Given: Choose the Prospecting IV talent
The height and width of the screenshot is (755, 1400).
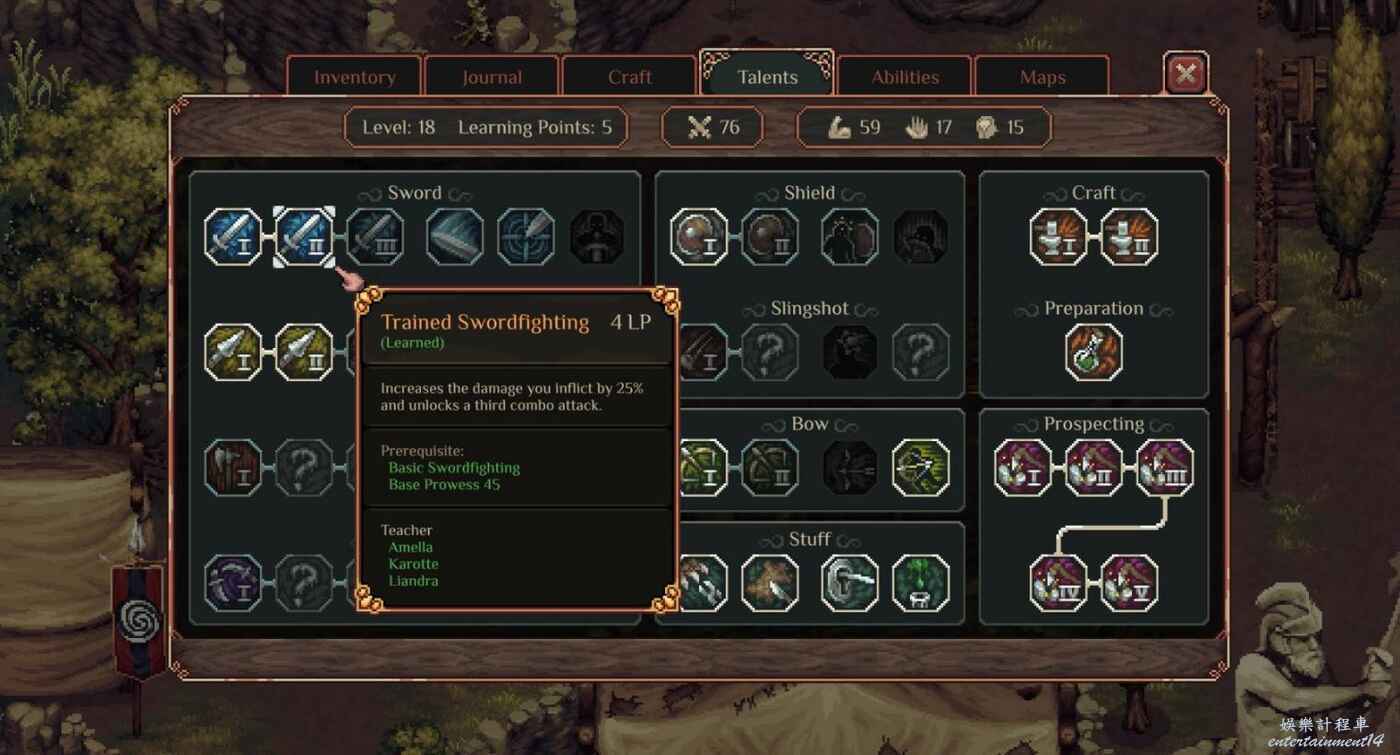Looking at the screenshot, I should tap(1058, 583).
